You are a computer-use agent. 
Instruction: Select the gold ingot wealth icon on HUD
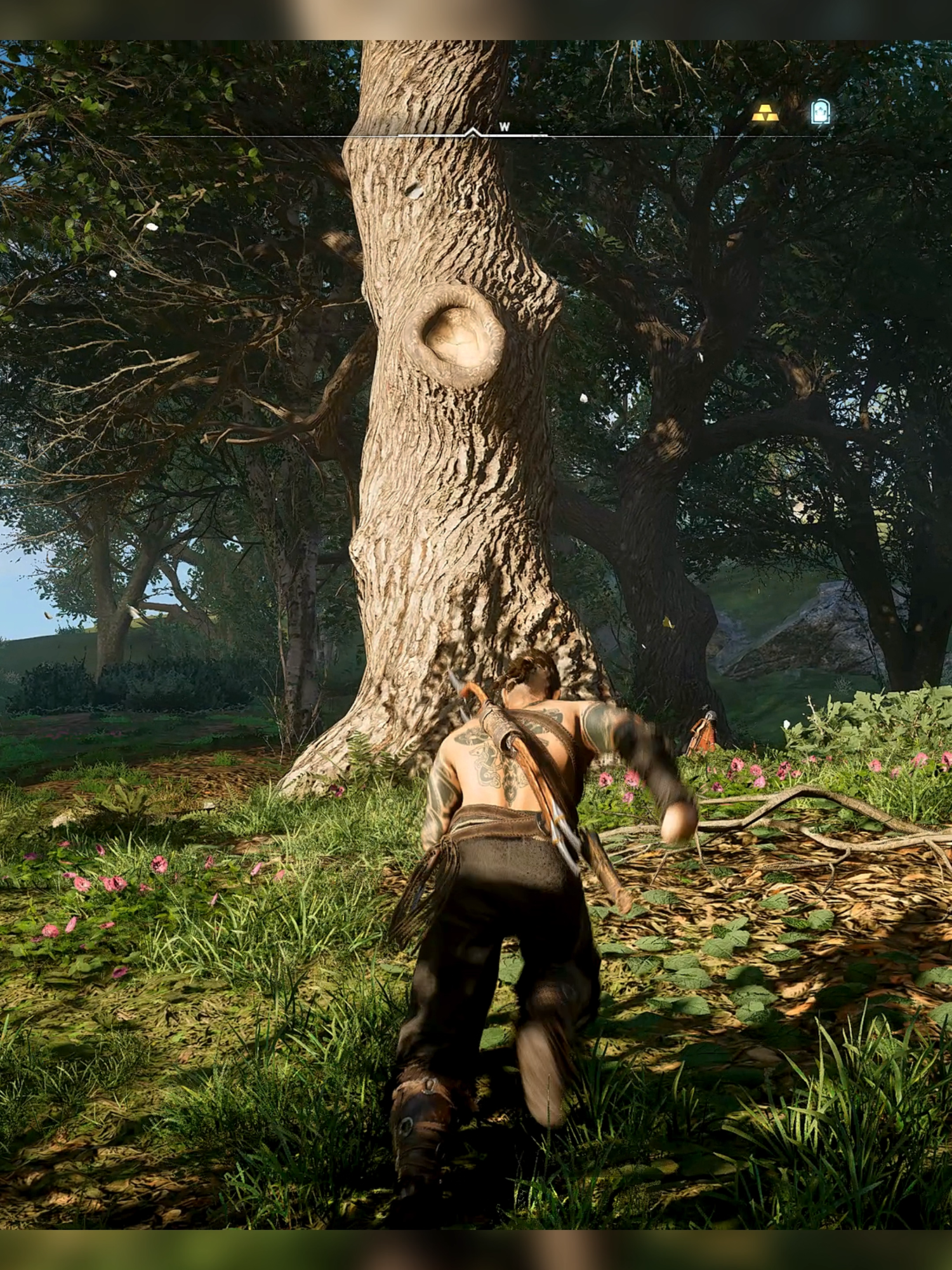[765, 113]
